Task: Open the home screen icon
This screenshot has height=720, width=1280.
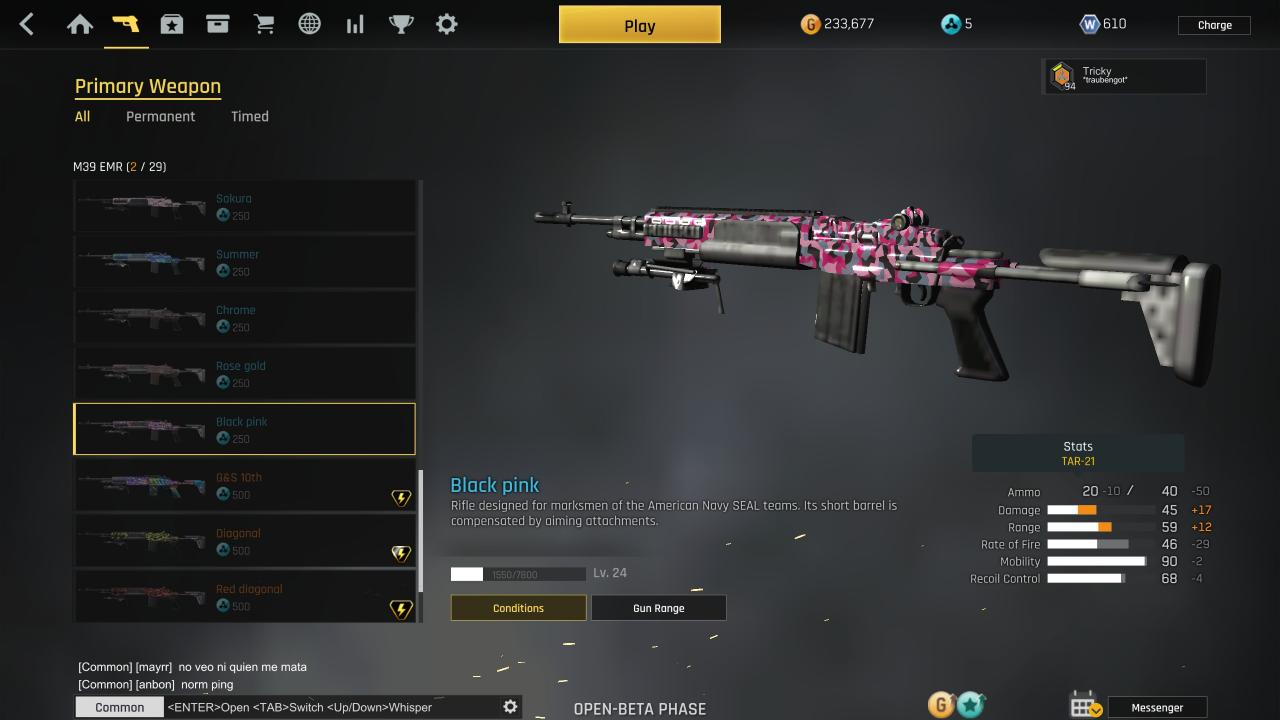Action: pos(80,25)
